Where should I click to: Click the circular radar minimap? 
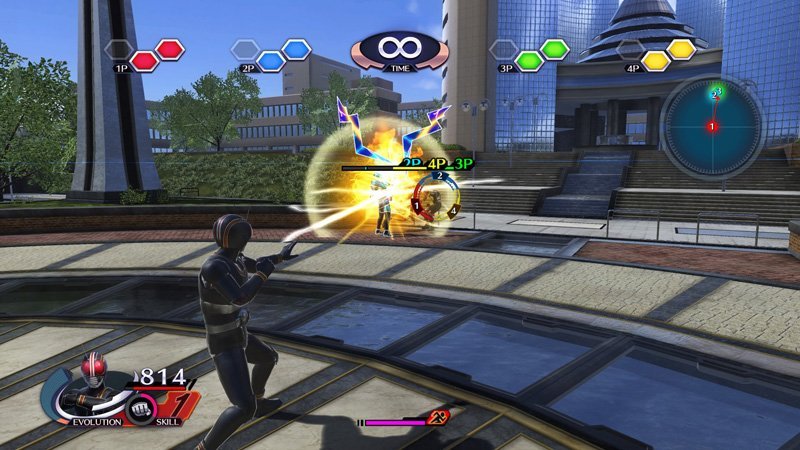712,127
